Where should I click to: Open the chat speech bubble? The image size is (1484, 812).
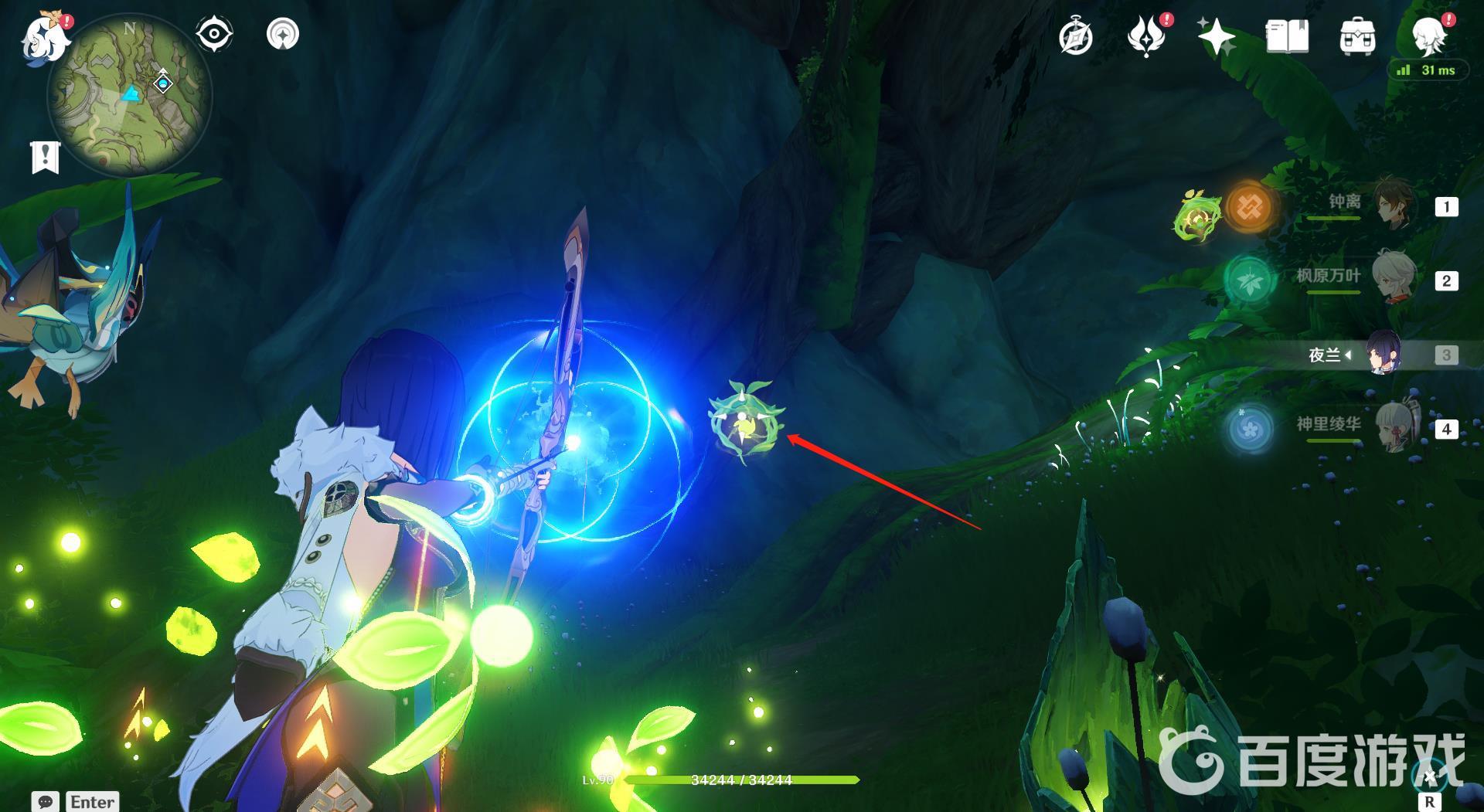[46, 802]
